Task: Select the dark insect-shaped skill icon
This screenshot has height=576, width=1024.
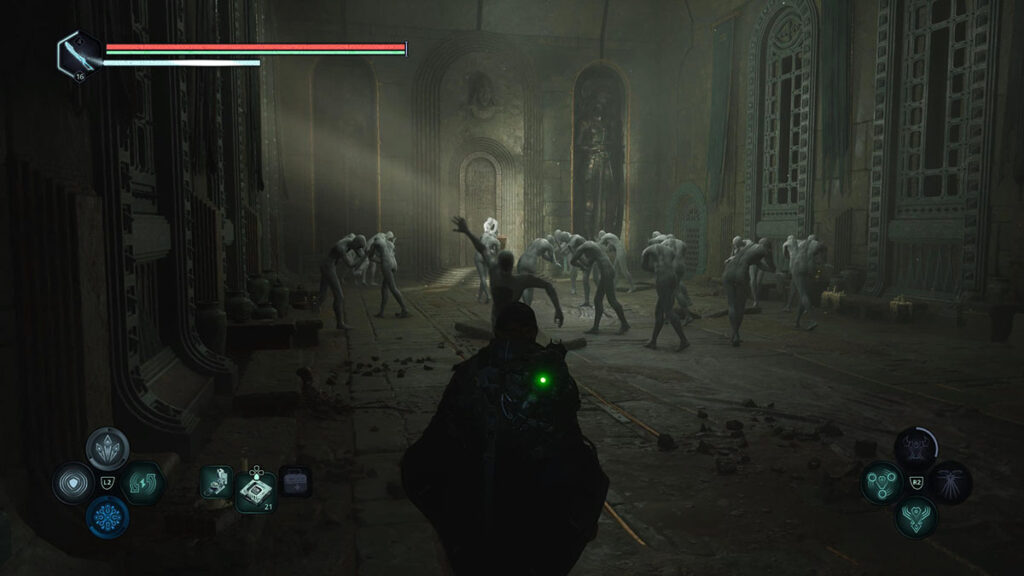Action: [951, 482]
